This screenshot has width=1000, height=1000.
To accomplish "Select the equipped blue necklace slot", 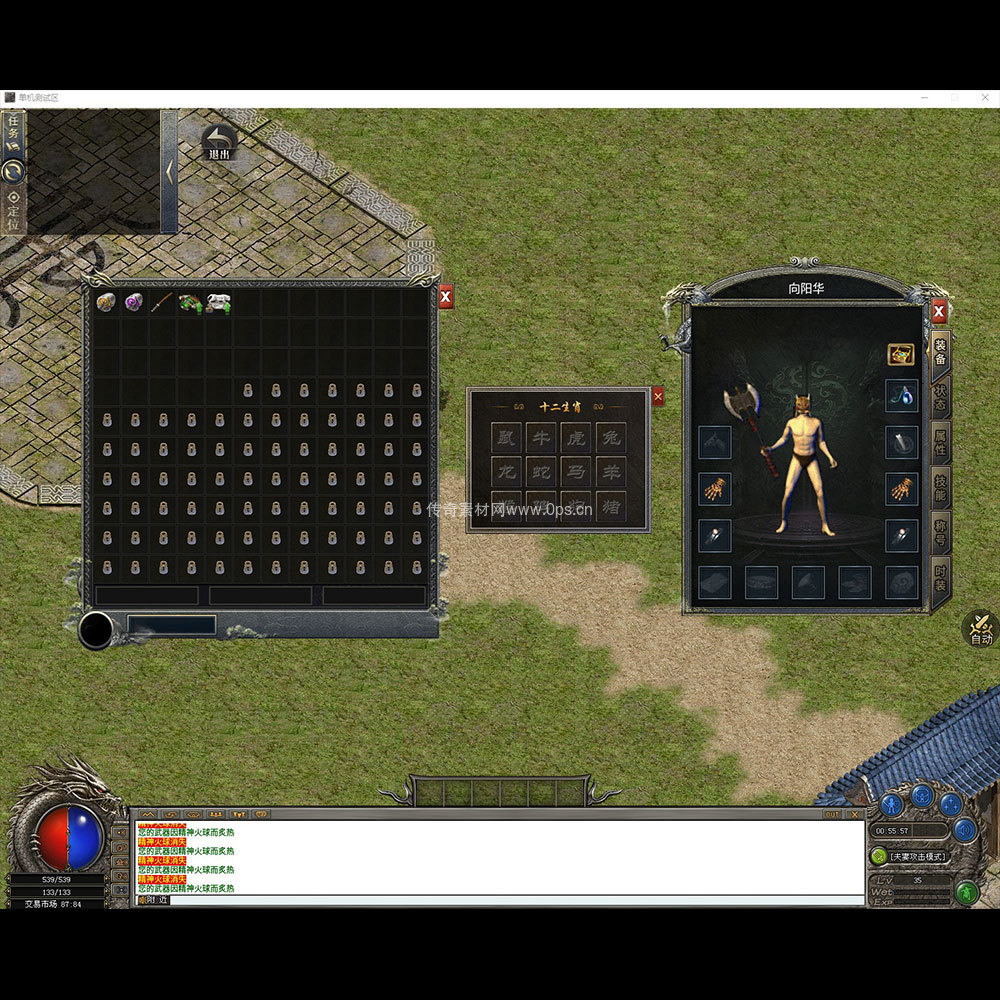I will coord(901,395).
